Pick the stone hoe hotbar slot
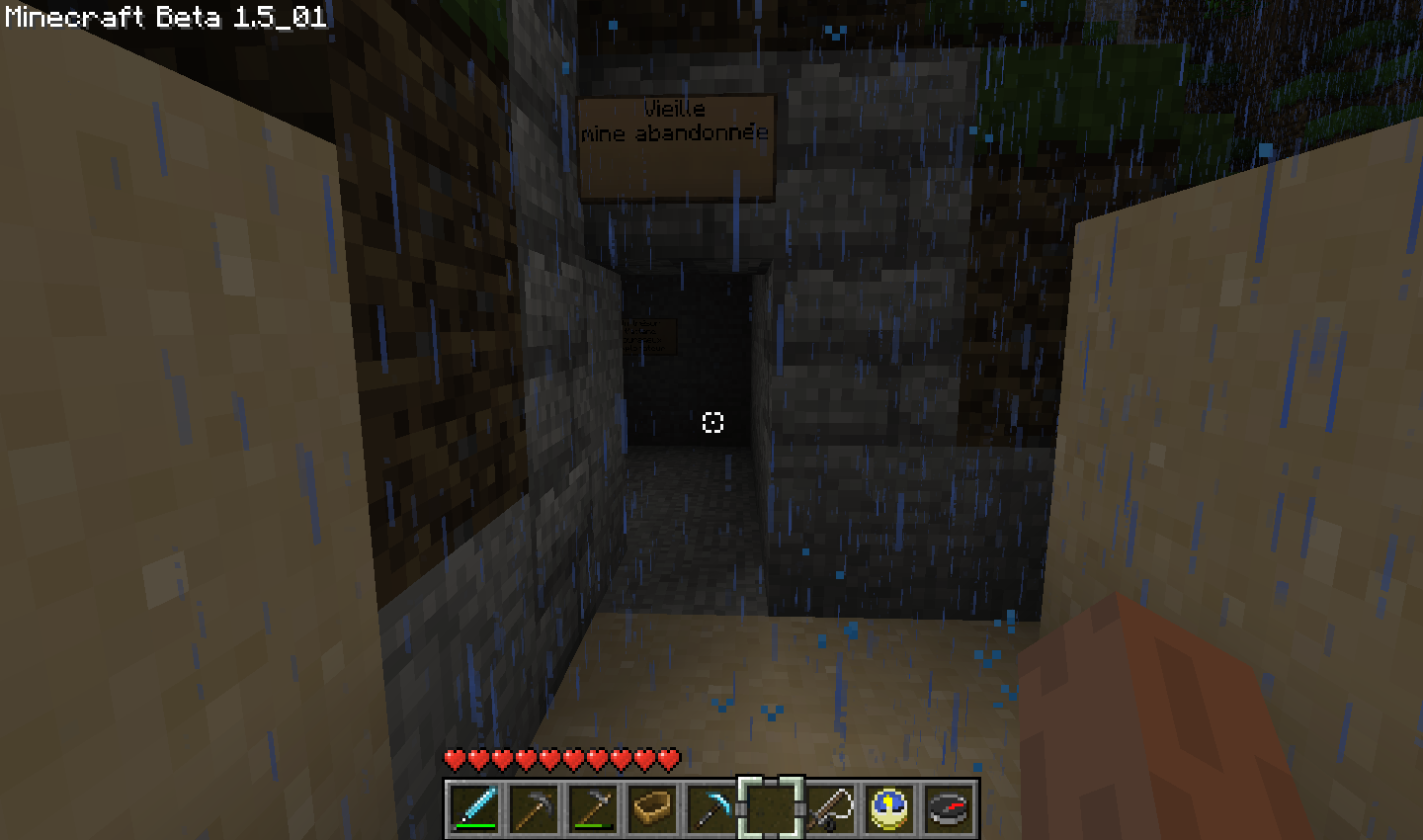1423x840 pixels. [593, 808]
